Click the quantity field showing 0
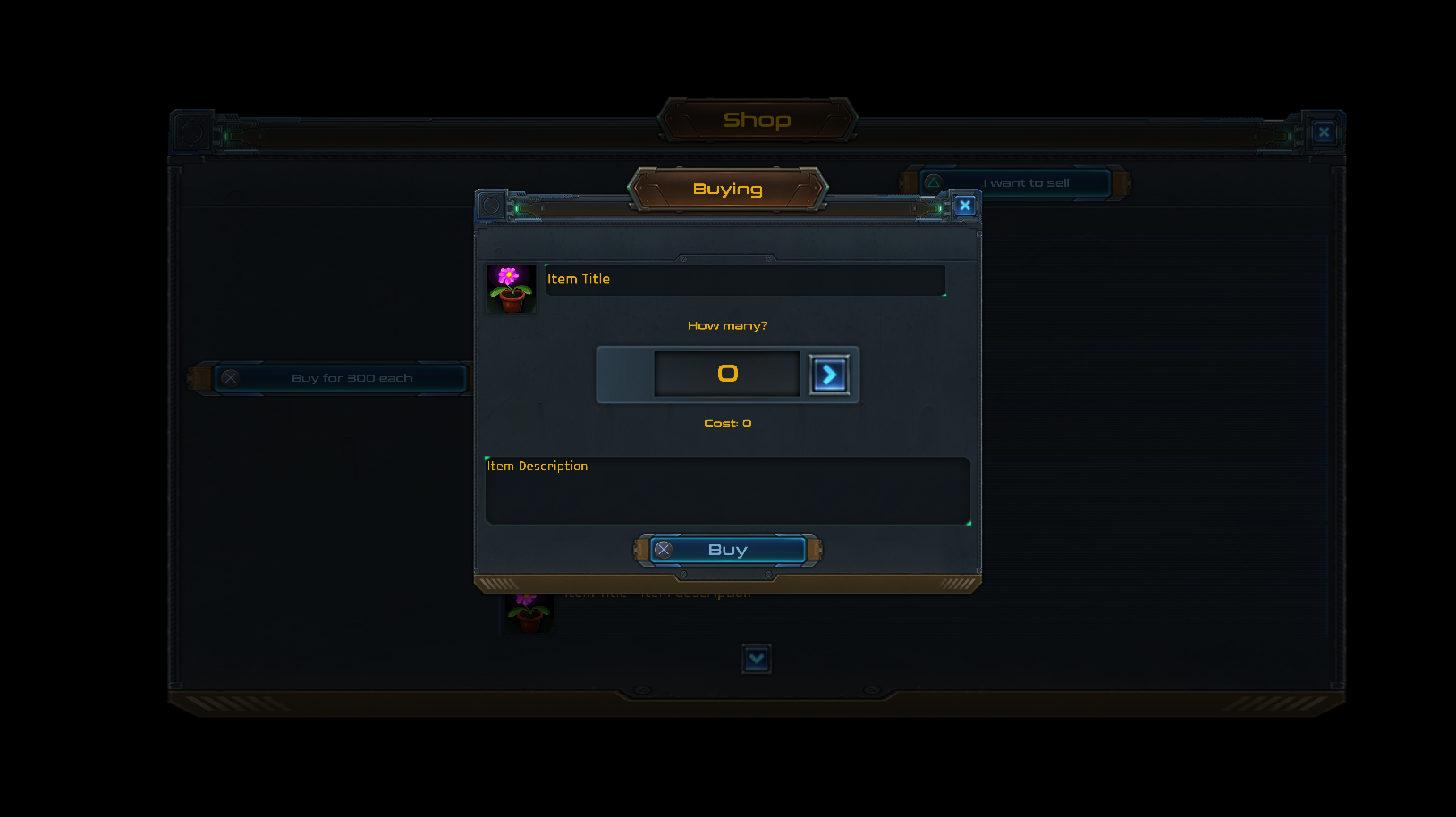Viewport: 1456px width, 817px height. [727, 374]
